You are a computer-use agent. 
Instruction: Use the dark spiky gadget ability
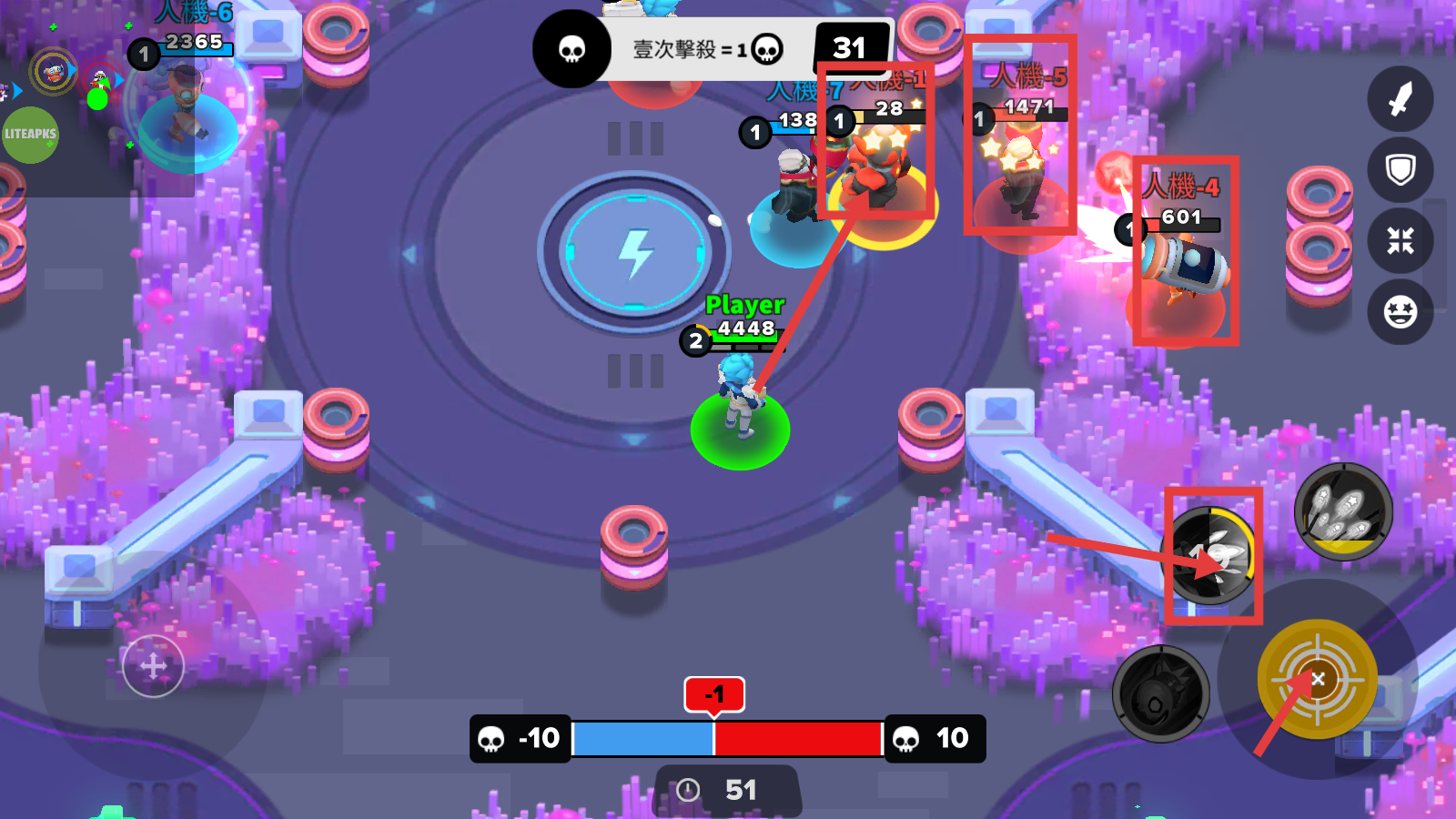(1161, 693)
